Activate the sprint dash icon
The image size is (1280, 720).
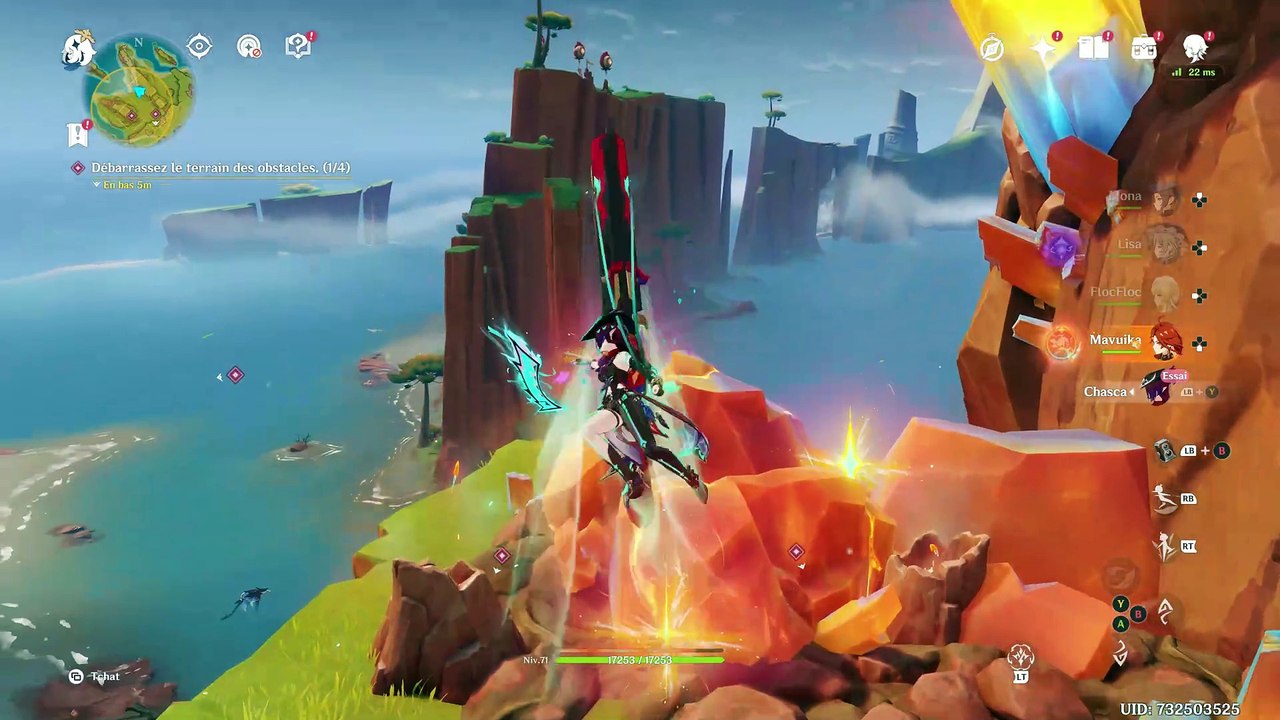tap(1164, 498)
